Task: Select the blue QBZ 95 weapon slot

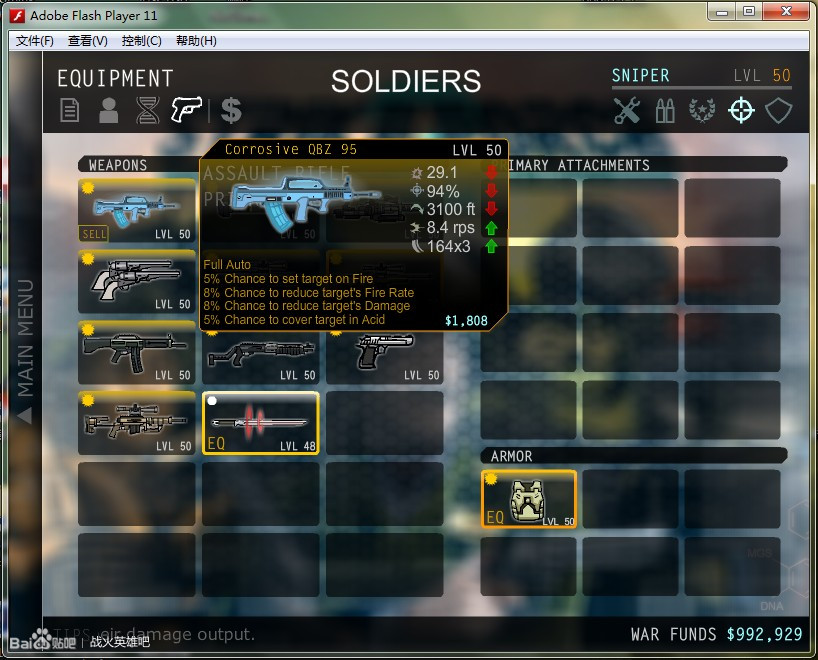Action: pyautogui.click(x=137, y=209)
